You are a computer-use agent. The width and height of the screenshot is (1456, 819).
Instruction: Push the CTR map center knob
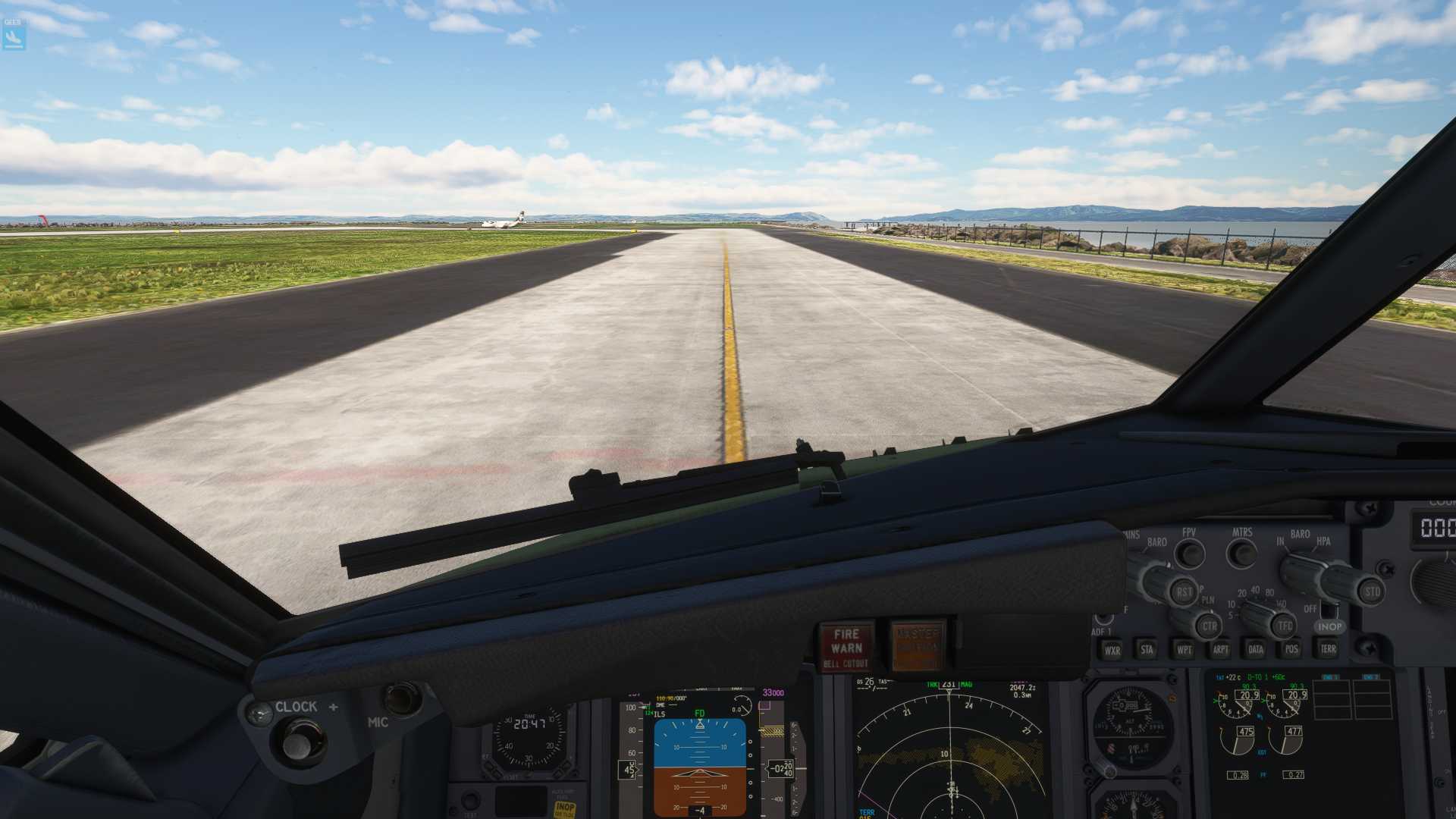click(x=1209, y=626)
